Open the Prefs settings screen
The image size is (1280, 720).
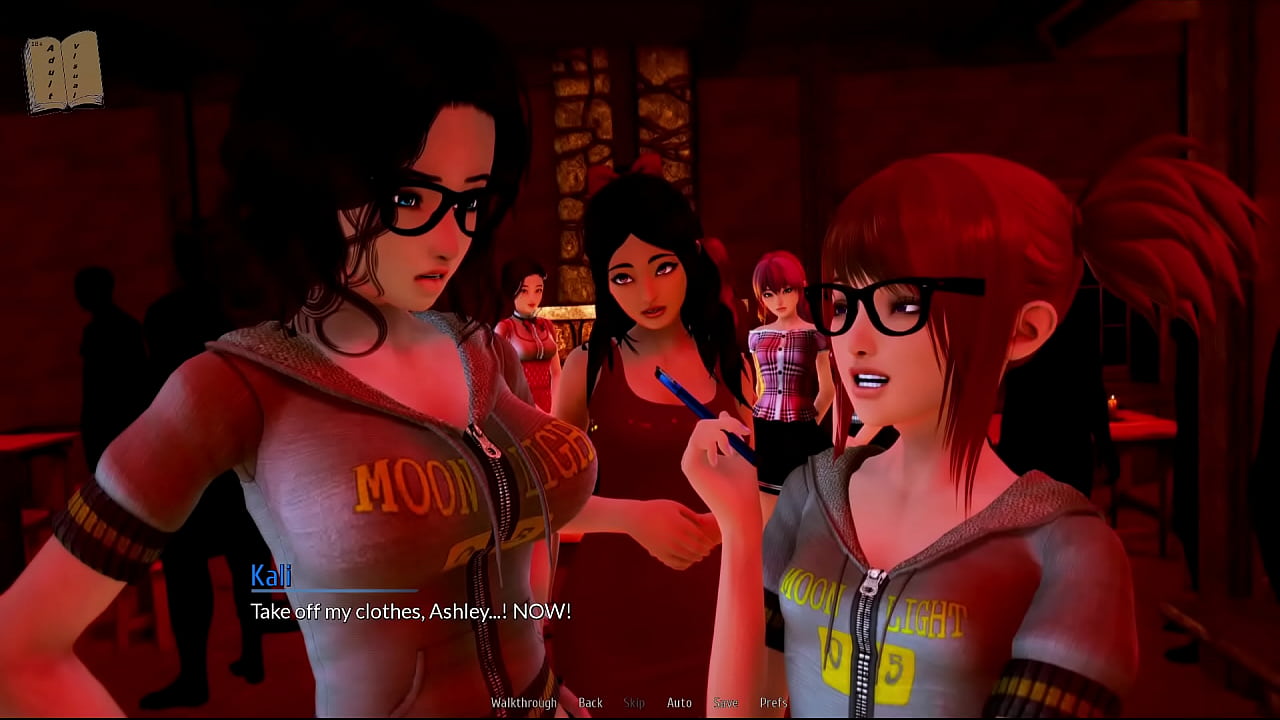pyautogui.click(x=773, y=703)
